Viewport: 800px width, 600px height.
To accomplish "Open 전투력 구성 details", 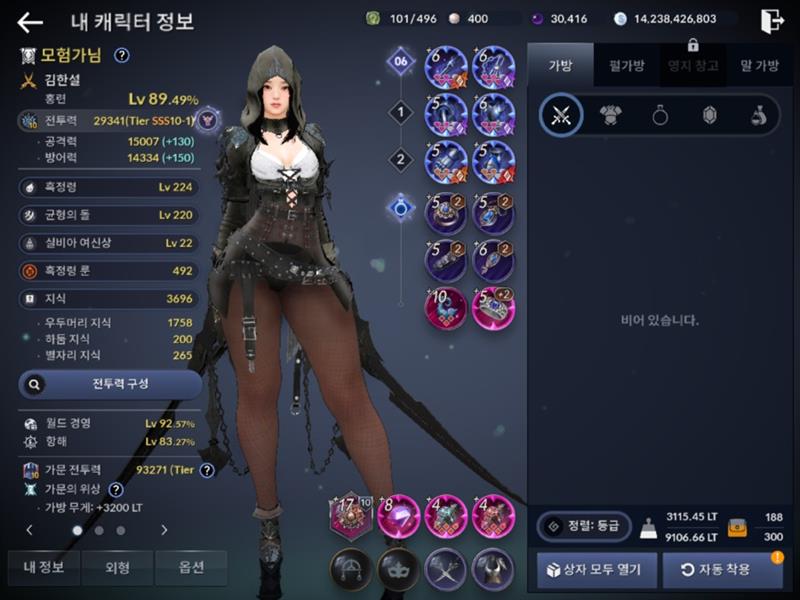I will point(110,383).
